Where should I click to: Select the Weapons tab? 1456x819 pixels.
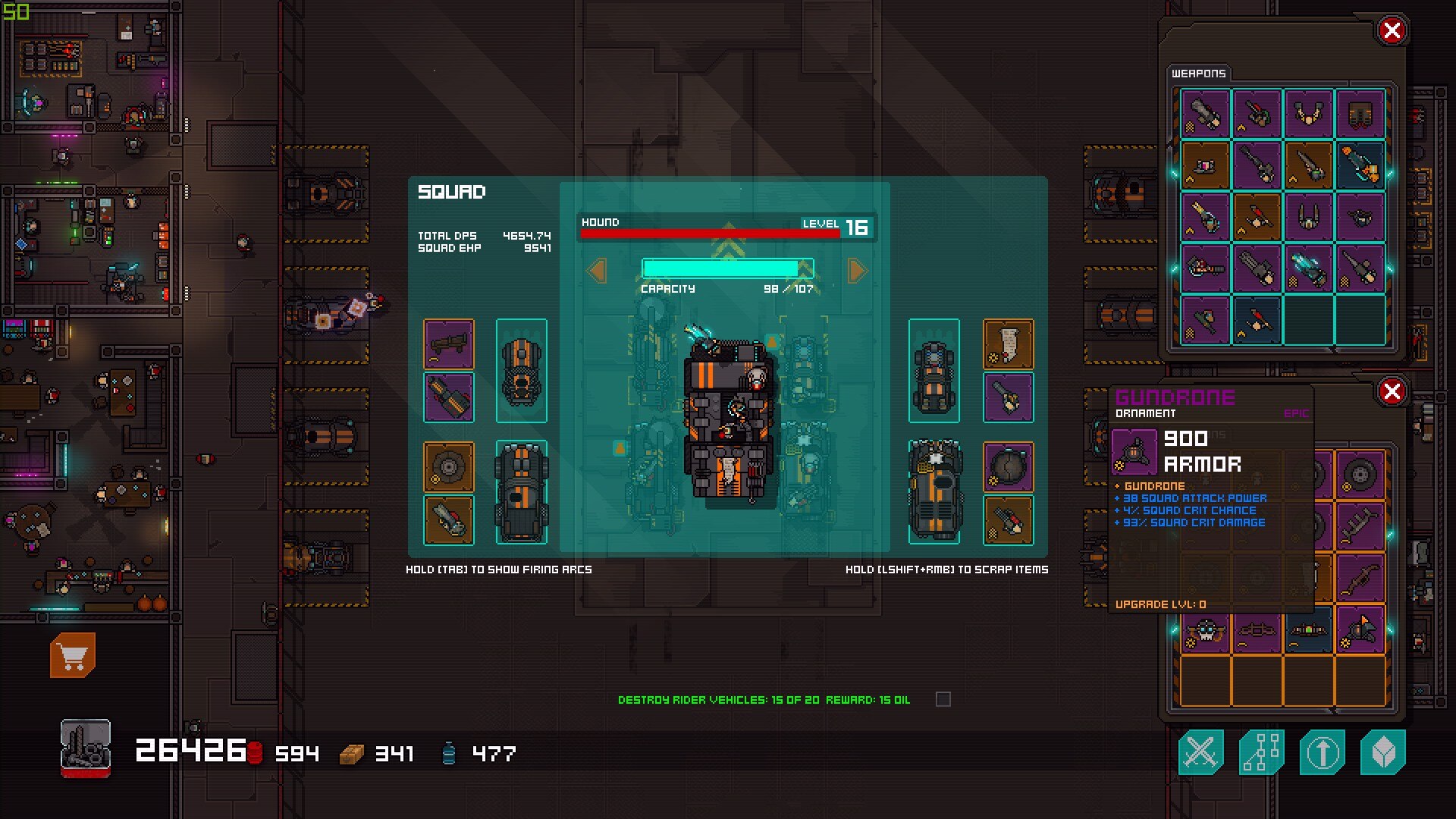1198,74
